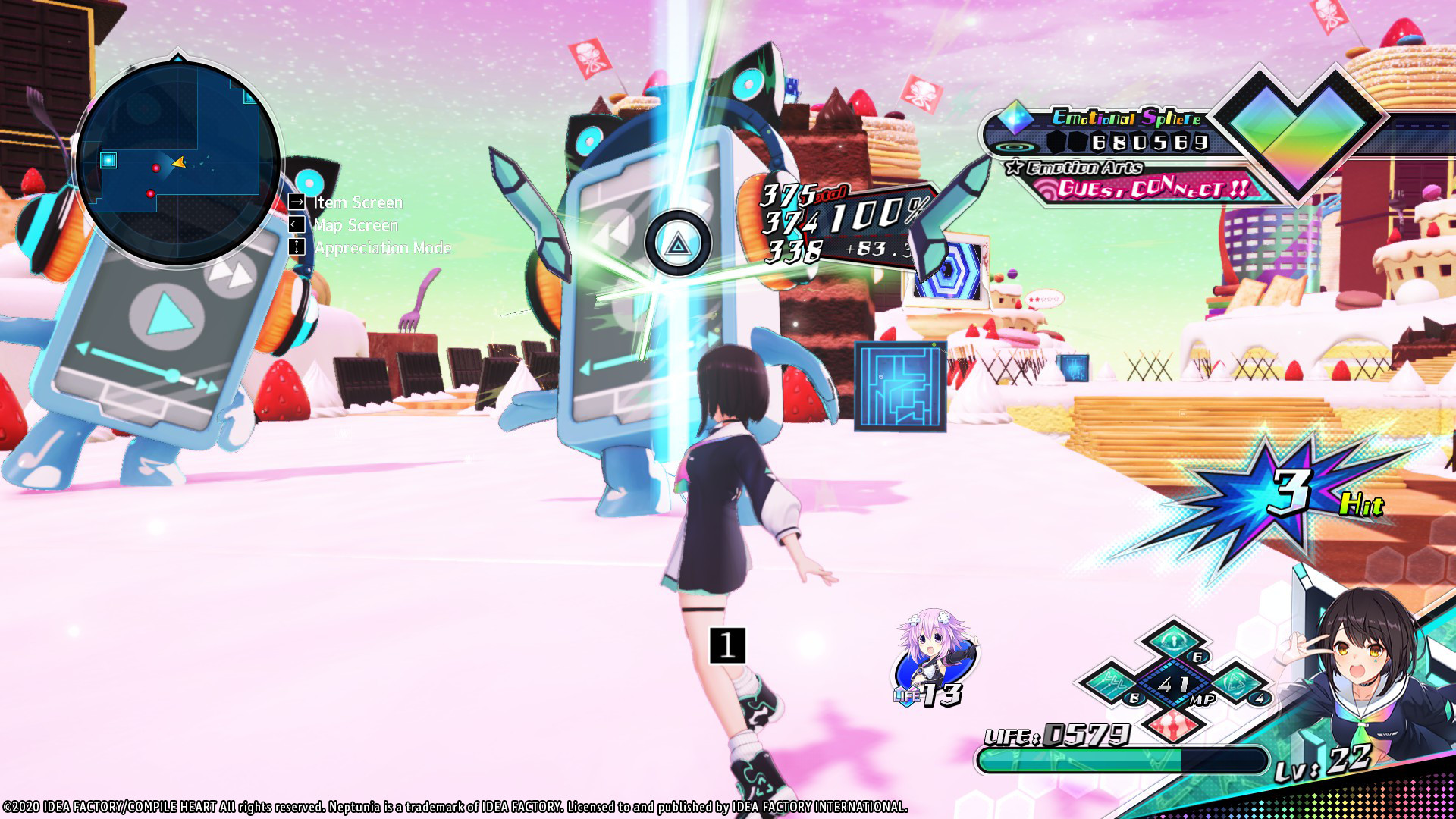Click the numbered waypoint marker near the character
The width and height of the screenshot is (1456, 819).
tap(727, 646)
